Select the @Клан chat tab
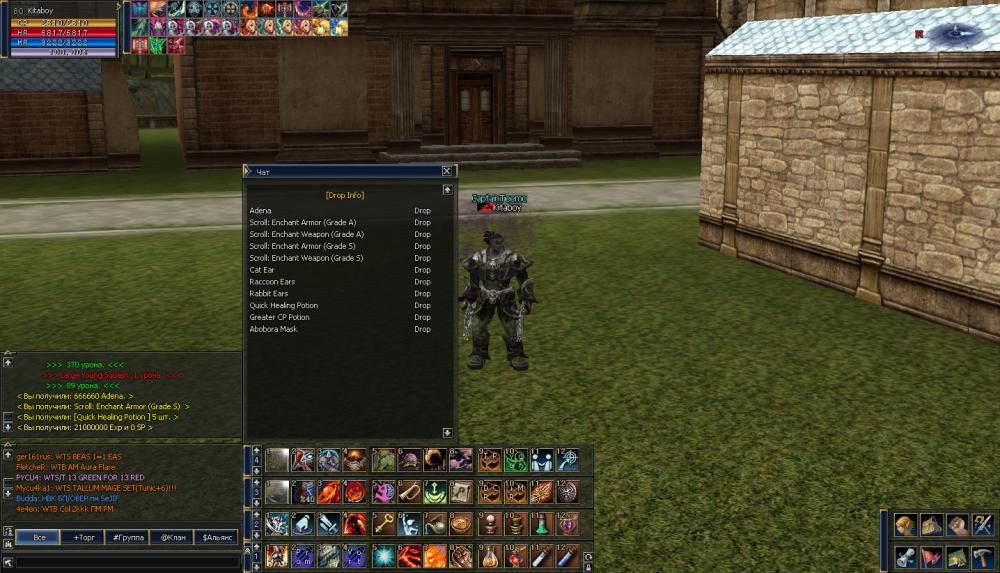 tap(172, 537)
